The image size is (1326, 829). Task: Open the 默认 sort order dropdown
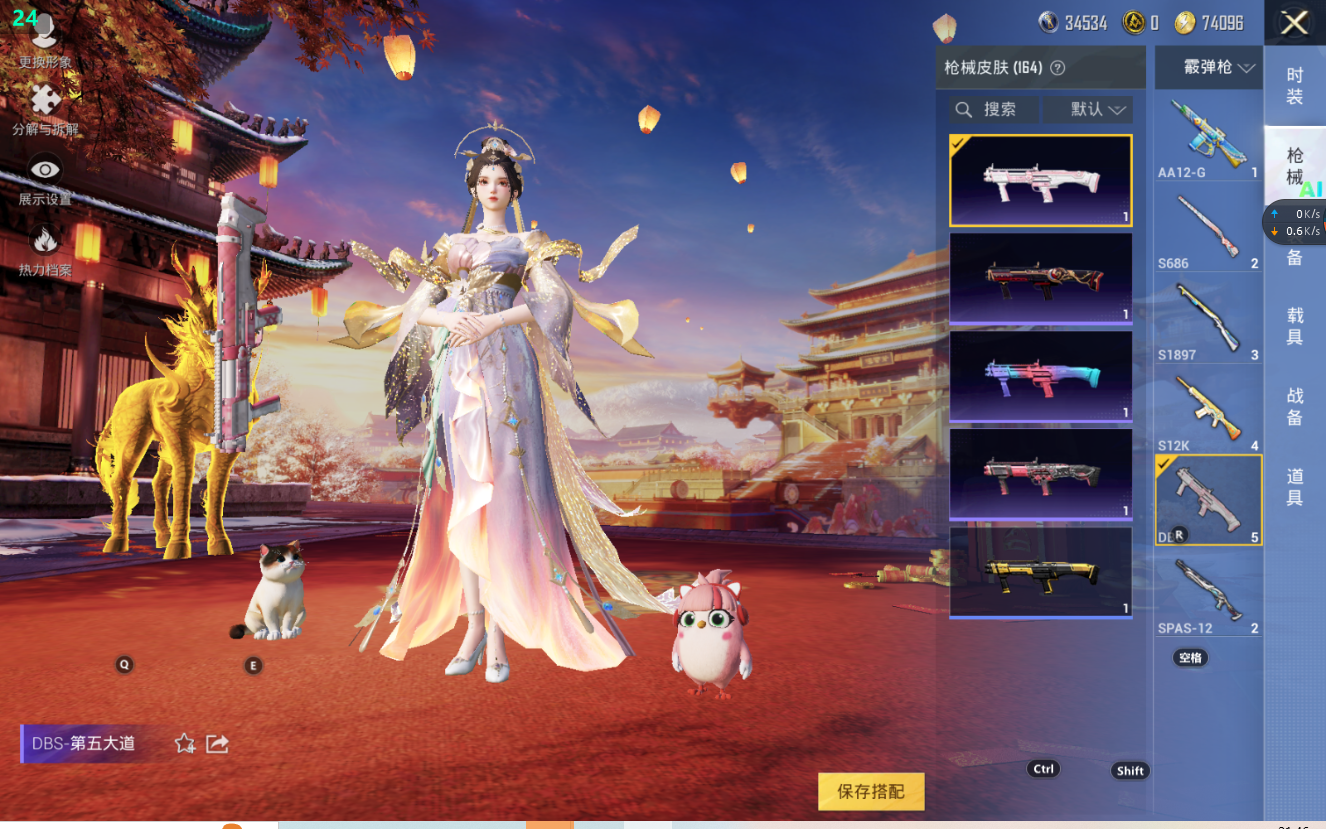point(1088,109)
